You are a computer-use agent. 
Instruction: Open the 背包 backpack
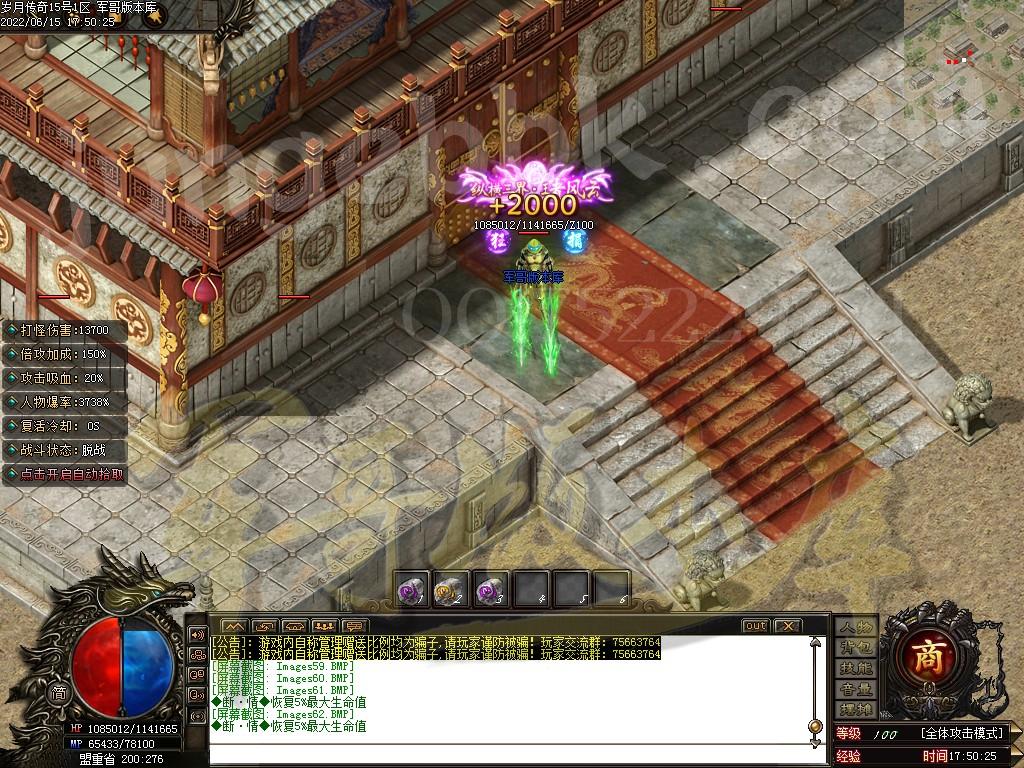(x=856, y=647)
